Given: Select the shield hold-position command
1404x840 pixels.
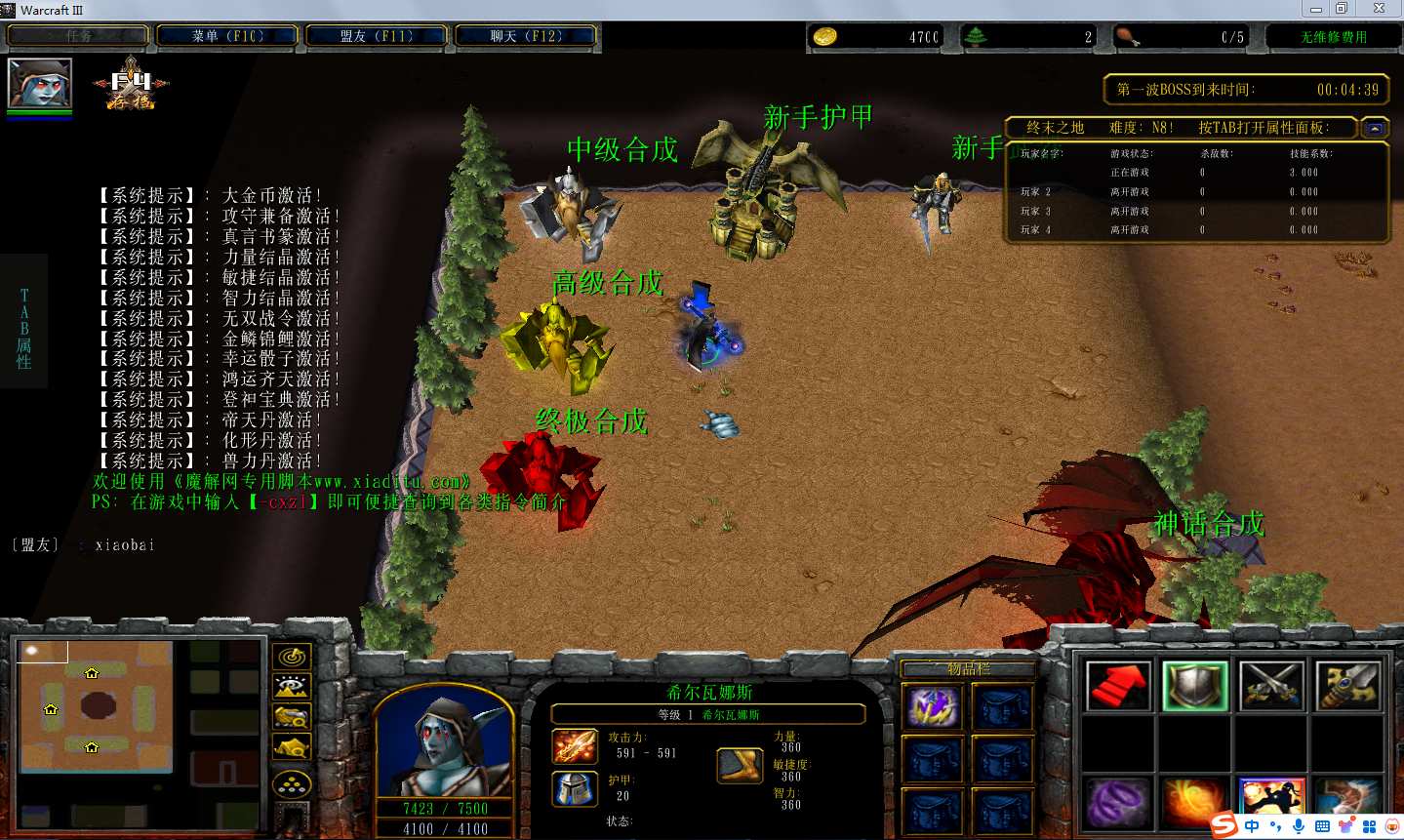Looking at the screenshot, I should pos(1194,686).
